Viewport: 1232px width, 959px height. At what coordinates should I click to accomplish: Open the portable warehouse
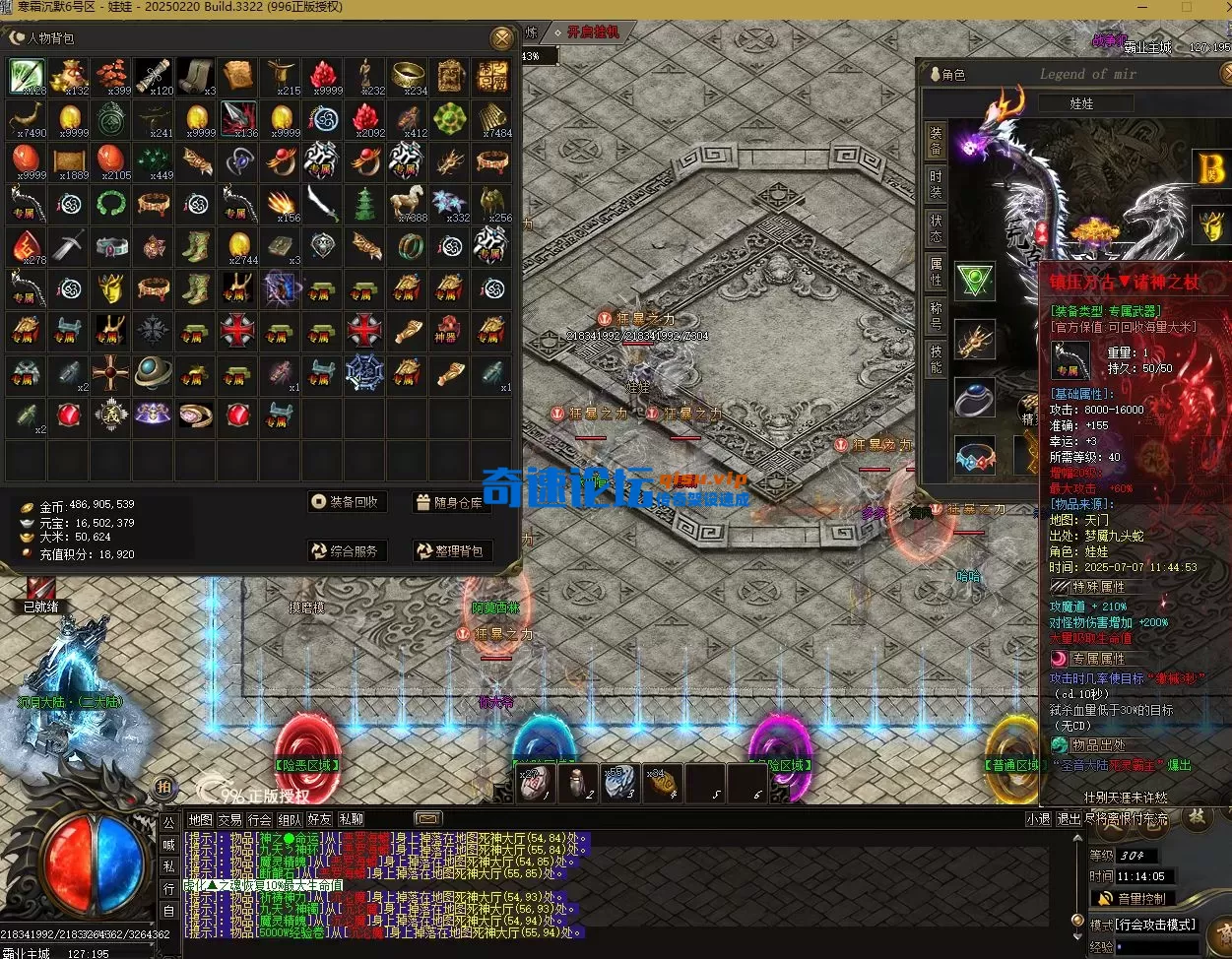450,503
